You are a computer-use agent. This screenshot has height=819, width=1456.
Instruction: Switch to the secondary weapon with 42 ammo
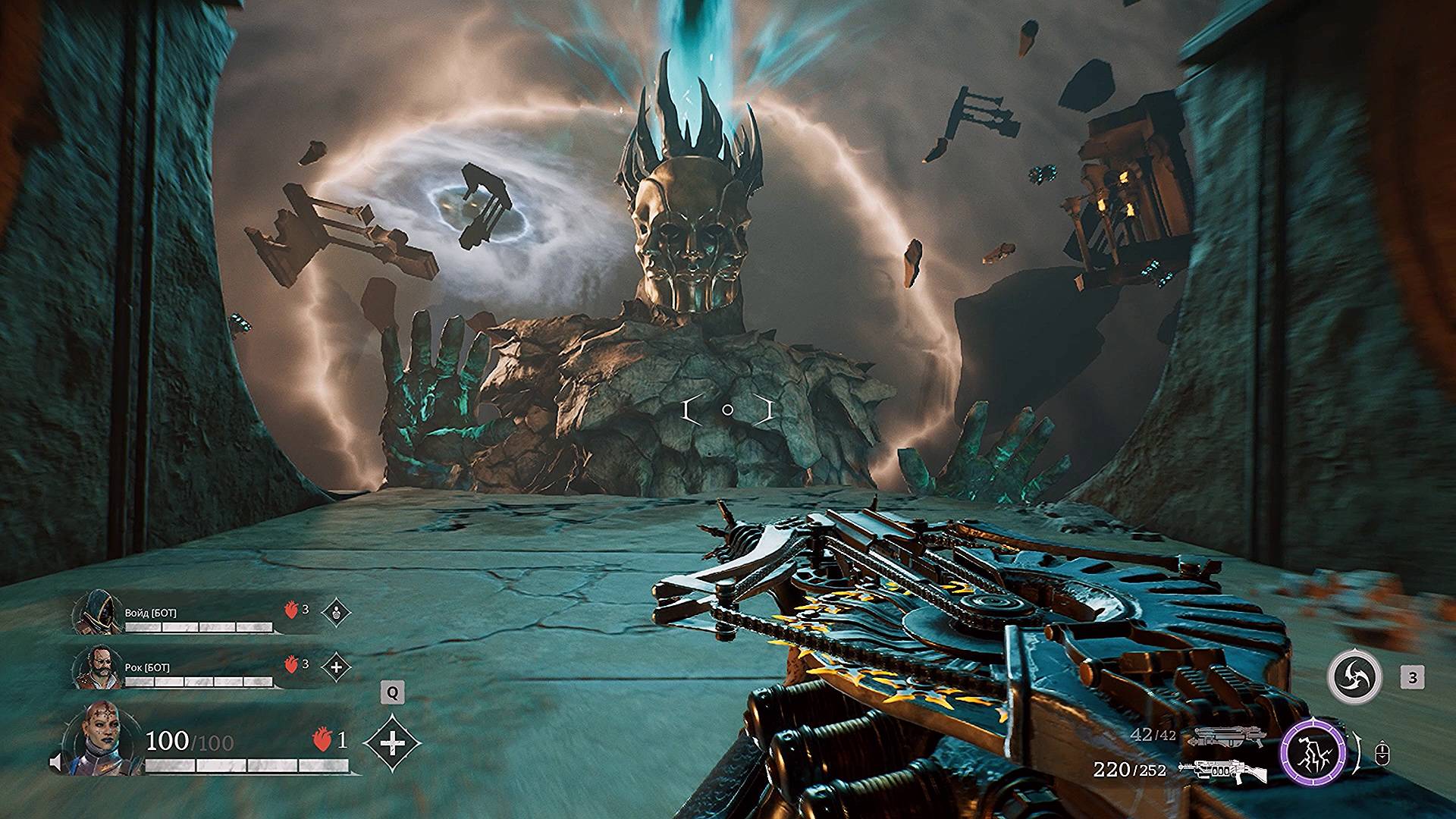click(1218, 736)
